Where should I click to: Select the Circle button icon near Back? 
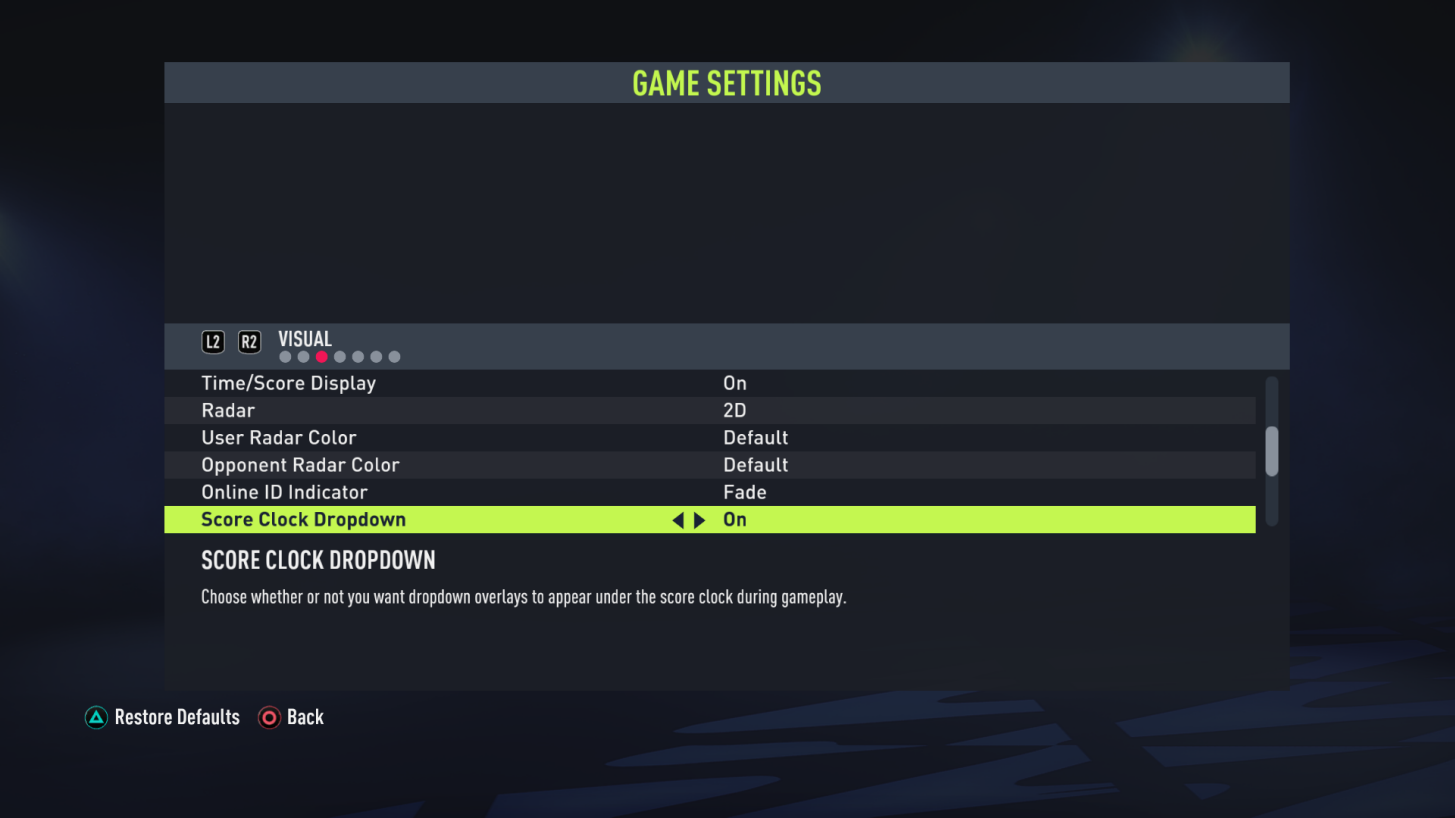(268, 717)
